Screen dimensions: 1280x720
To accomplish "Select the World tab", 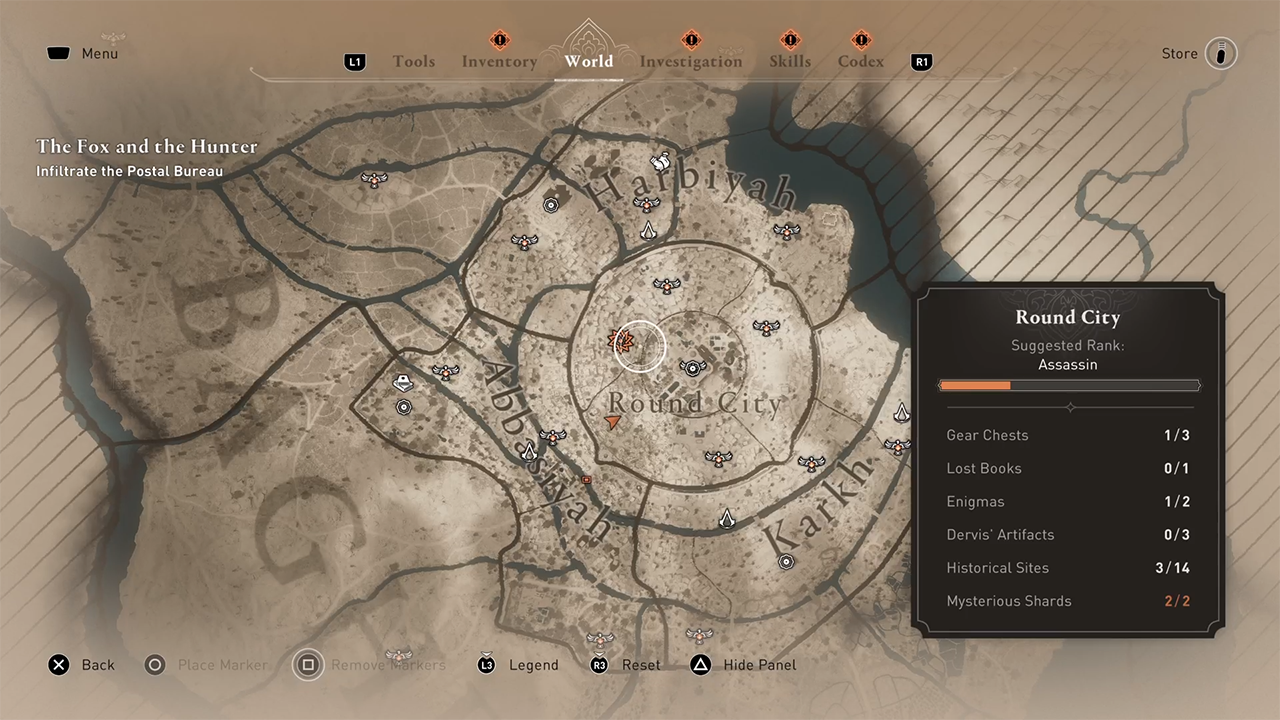I will [588, 62].
